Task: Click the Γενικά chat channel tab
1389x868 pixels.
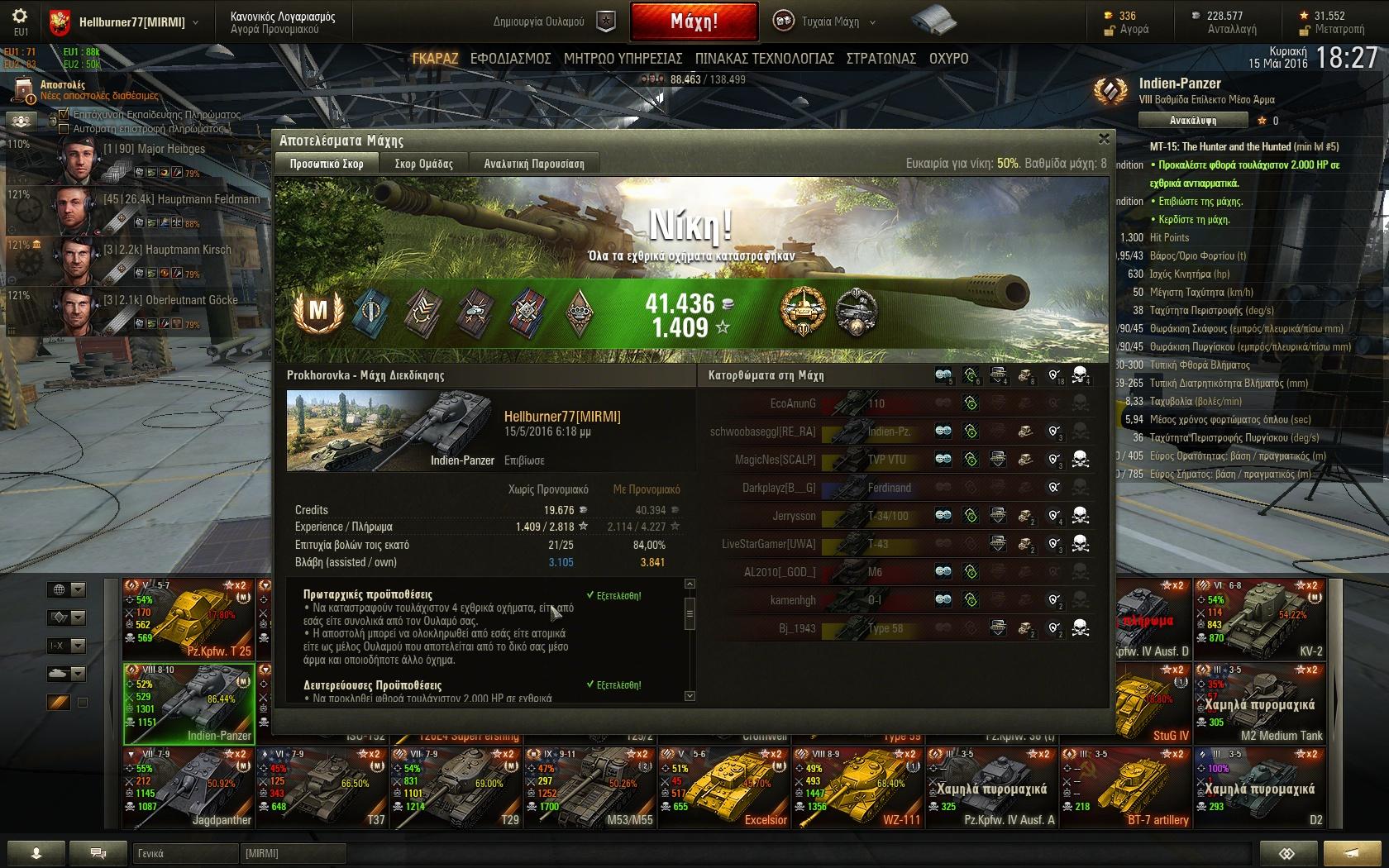Action: click(x=185, y=853)
